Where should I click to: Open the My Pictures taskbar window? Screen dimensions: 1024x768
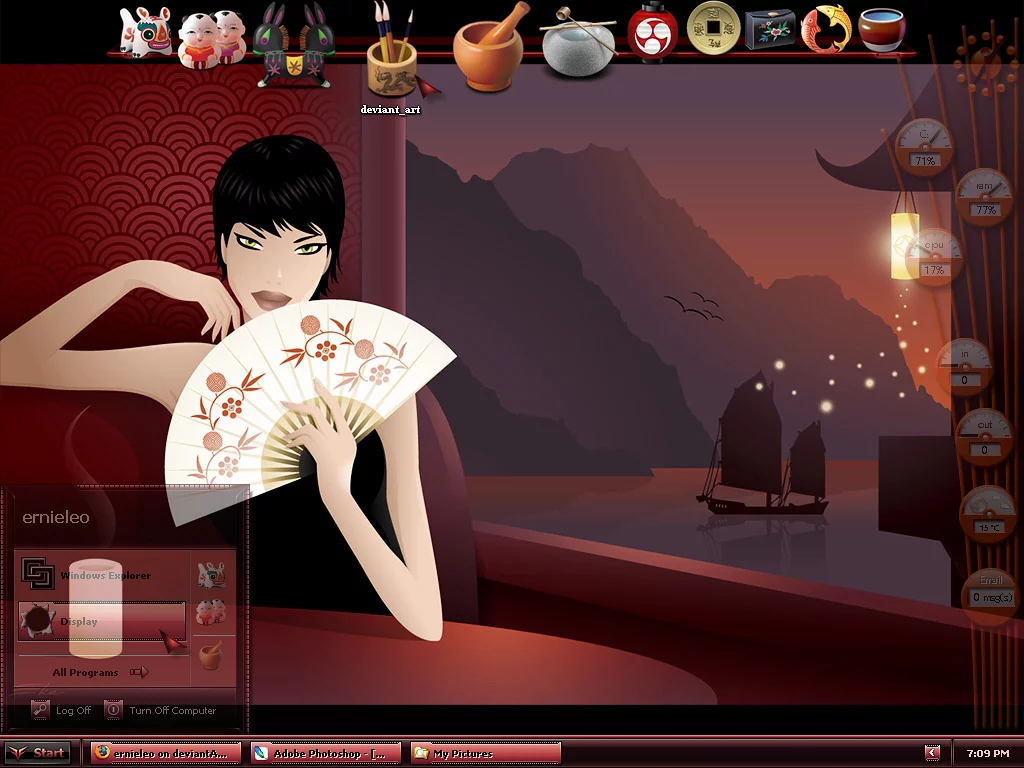click(x=485, y=753)
